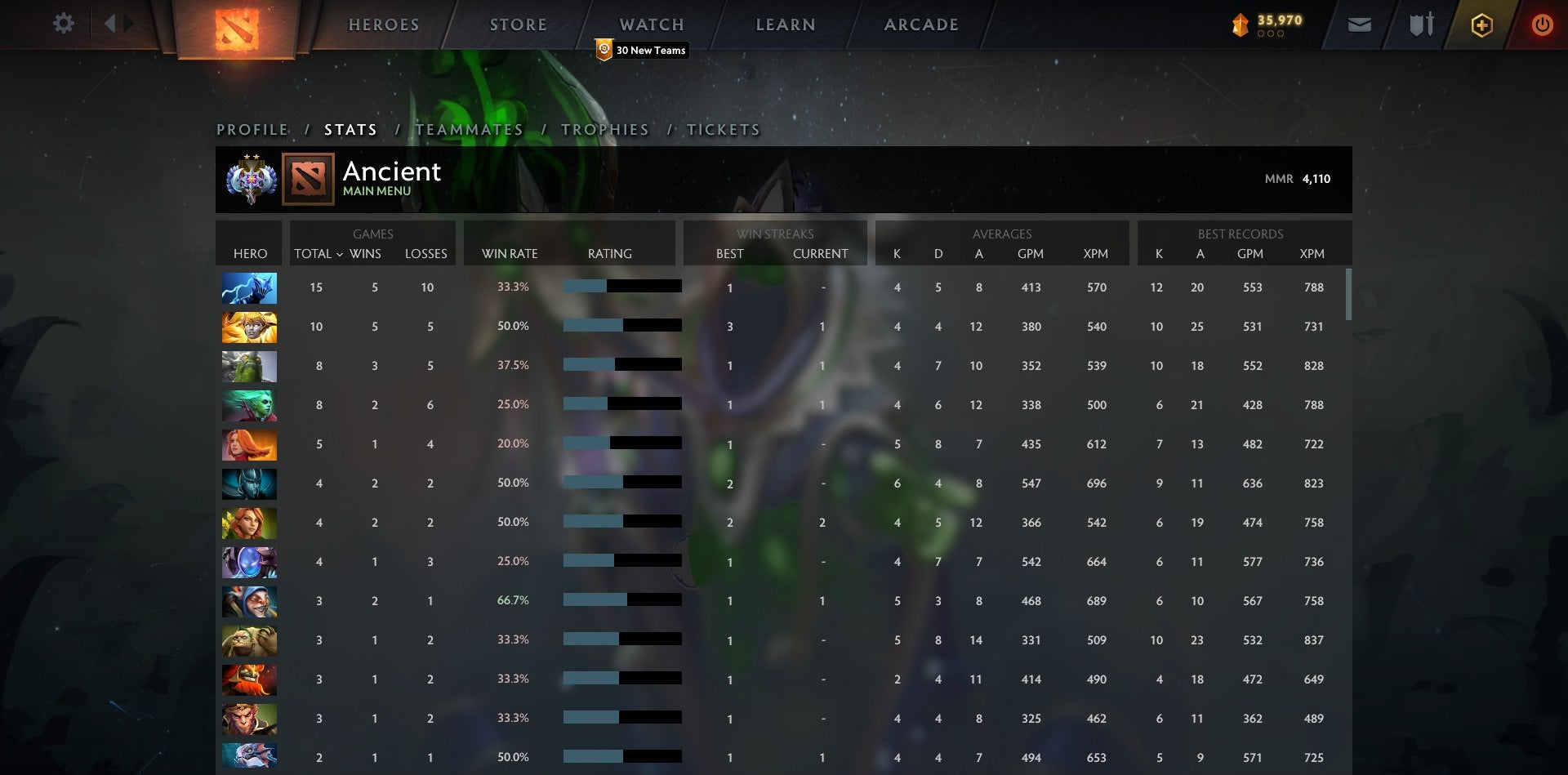Image resolution: width=1568 pixels, height=775 pixels.
Task: Open the HEROES menu
Action: [x=383, y=24]
